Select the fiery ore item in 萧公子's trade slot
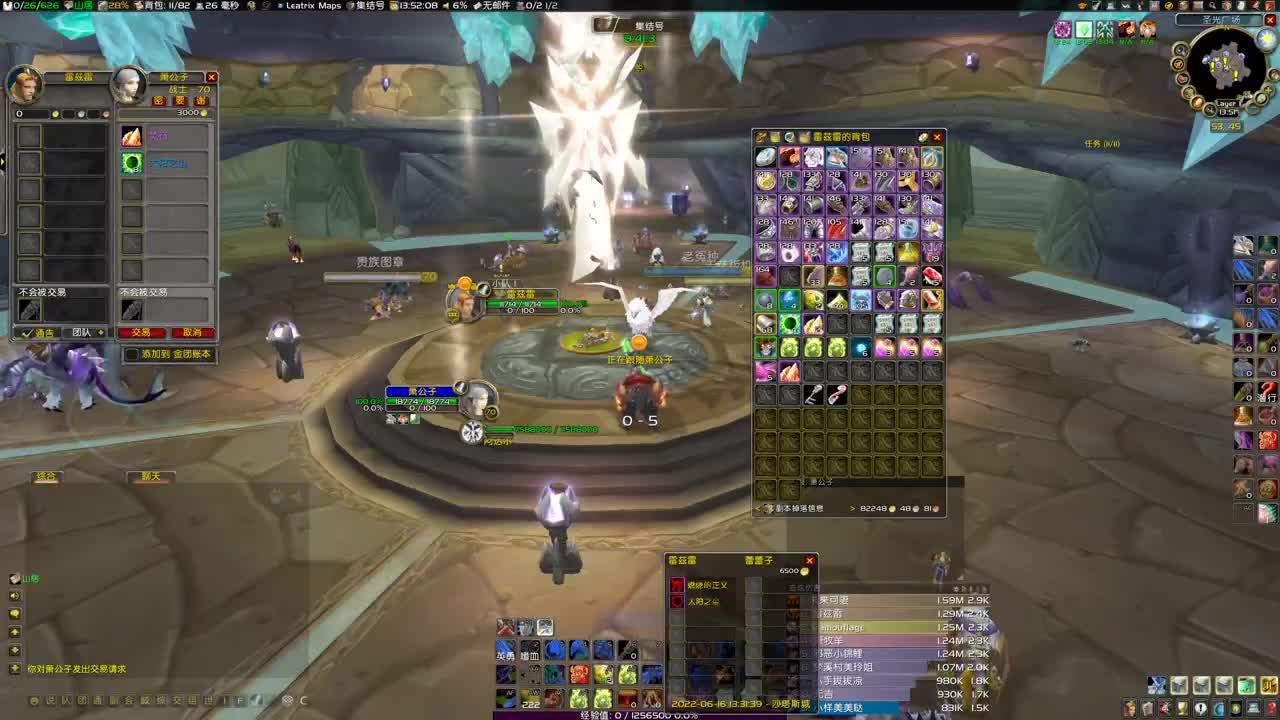Viewport: 1280px width, 720px height. pyautogui.click(x=131, y=137)
